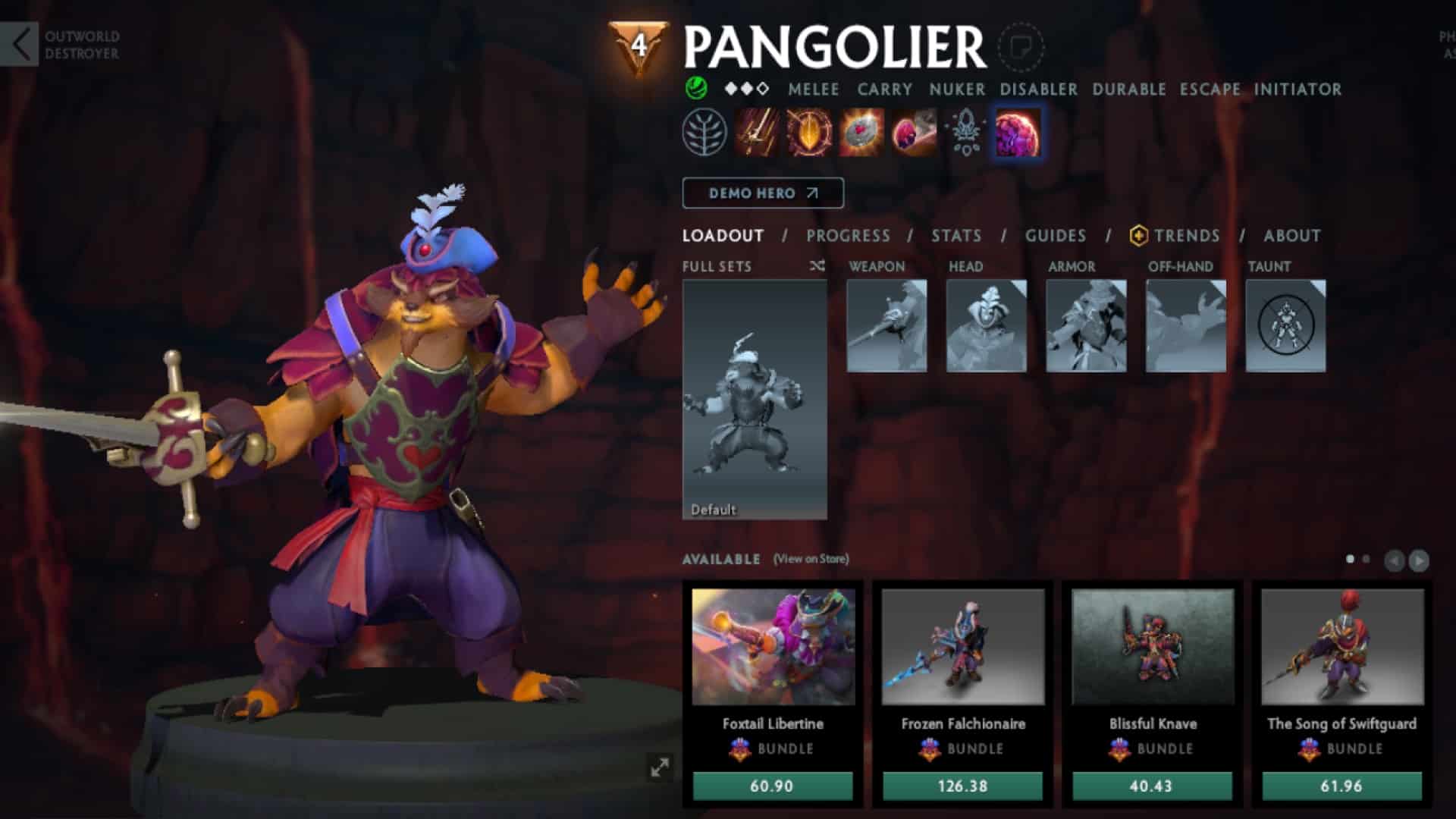Screen dimensions: 1456x819
Task: Select the Swashbuckle ability icon
Action: (755, 133)
